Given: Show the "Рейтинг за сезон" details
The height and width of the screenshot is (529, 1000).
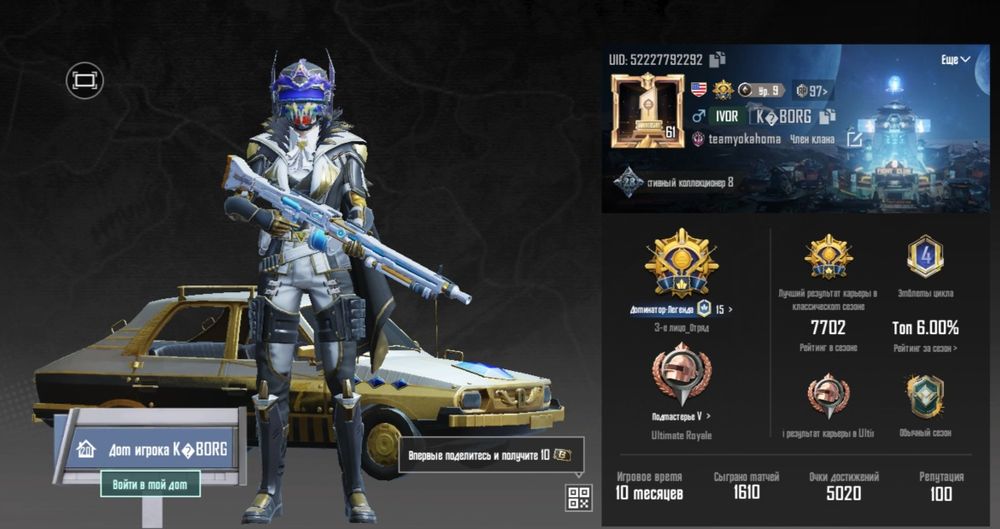Looking at the screenshot, I should [925, 348].
